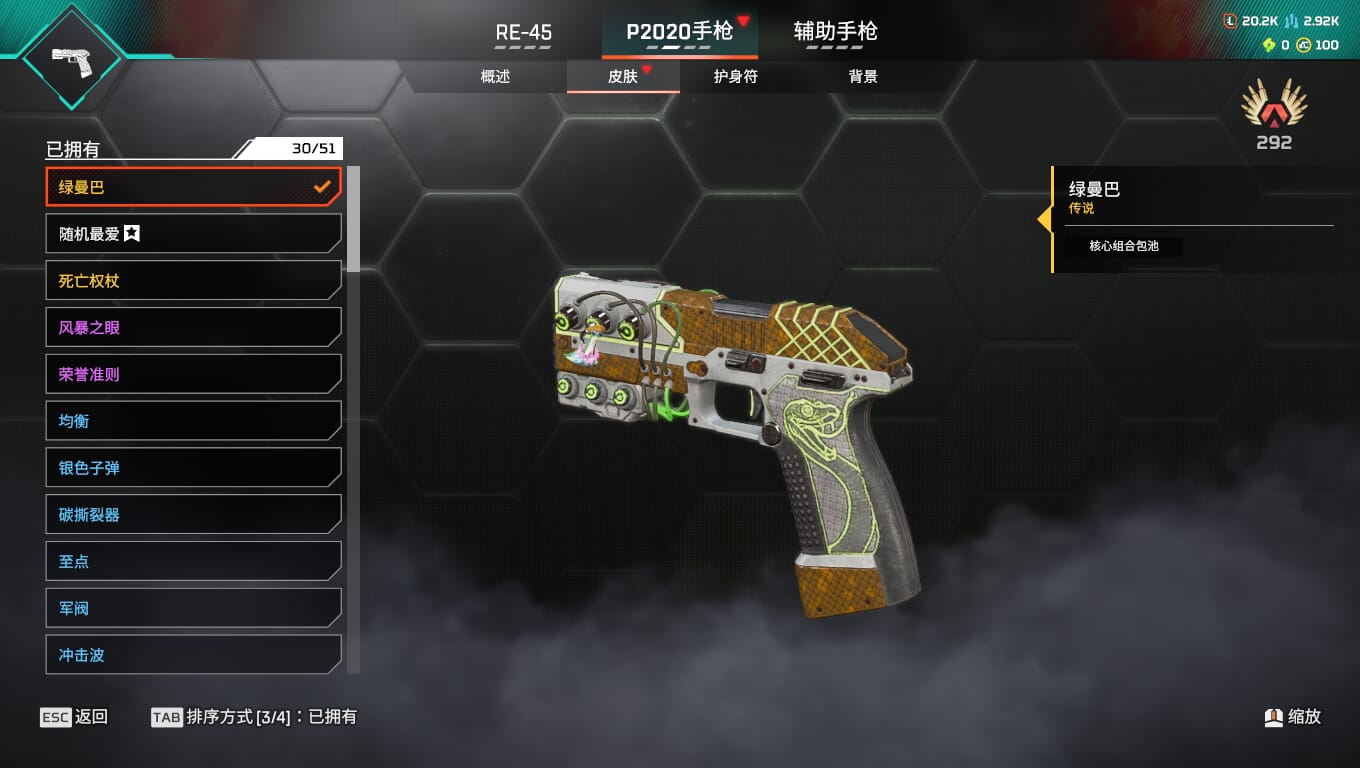1360x768 pixels.
Task: Open the 辅助手枪 weapon tab
Action: [835, 32]
